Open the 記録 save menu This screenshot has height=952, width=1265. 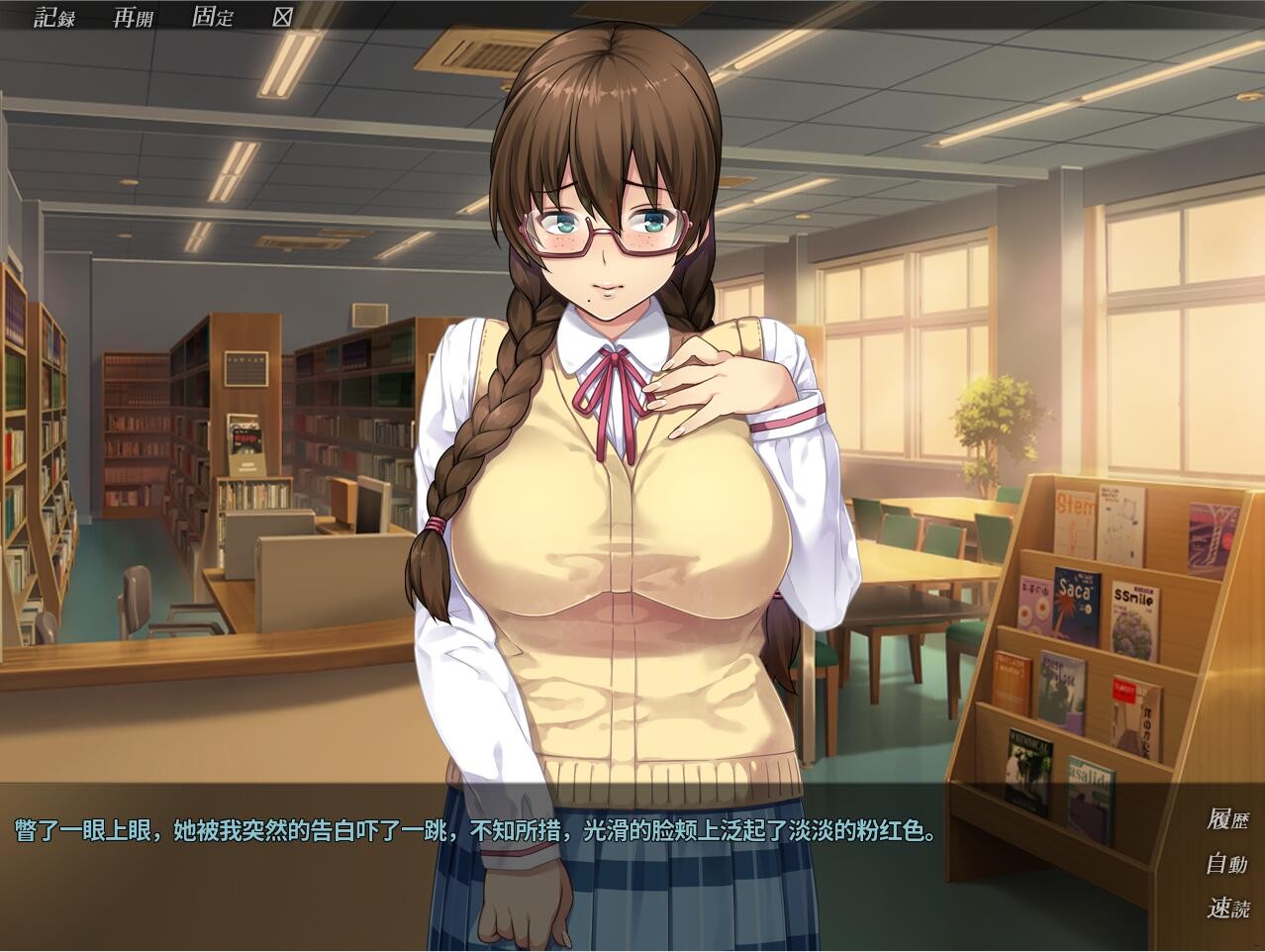pos(54,17)
